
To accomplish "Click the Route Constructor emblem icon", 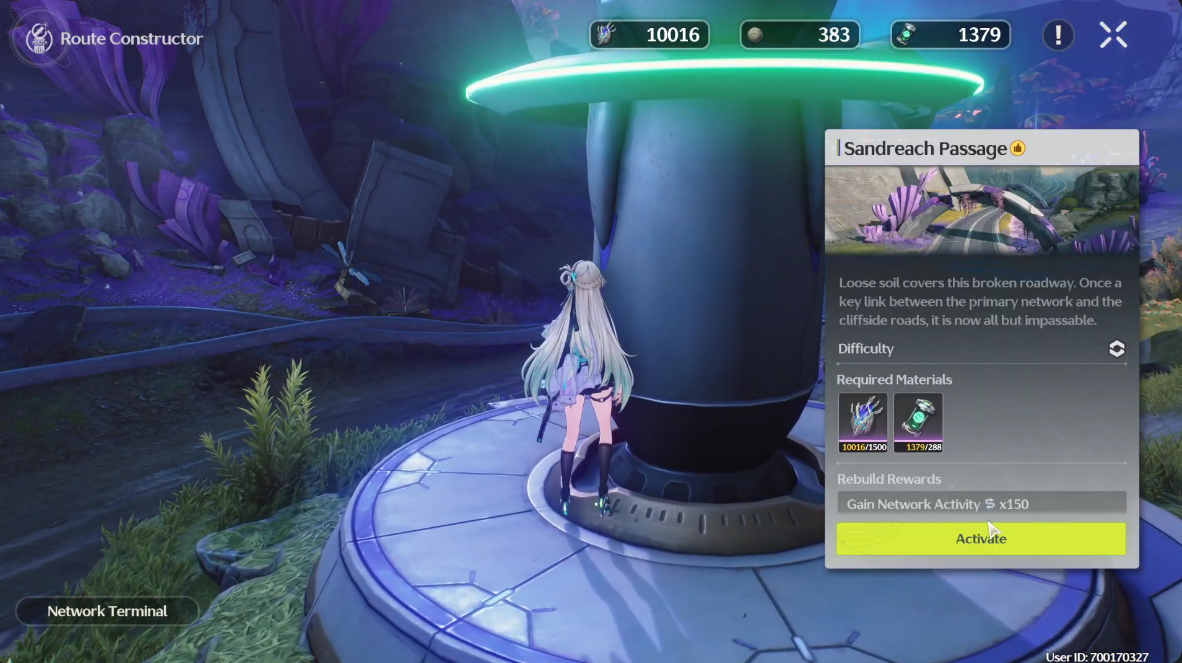I will click(33, 38).
